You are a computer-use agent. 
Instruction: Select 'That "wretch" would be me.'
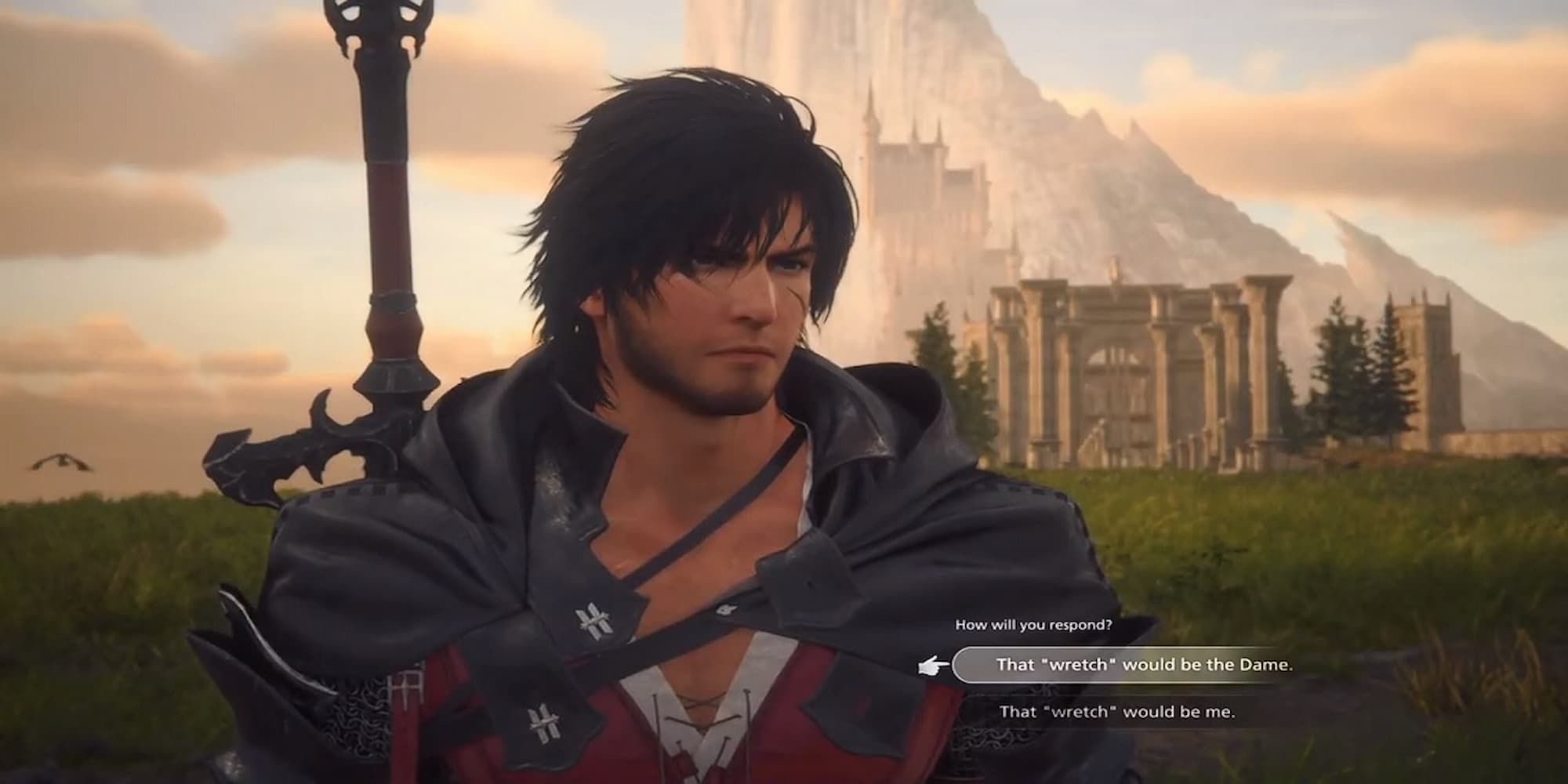coord(1117,712)
